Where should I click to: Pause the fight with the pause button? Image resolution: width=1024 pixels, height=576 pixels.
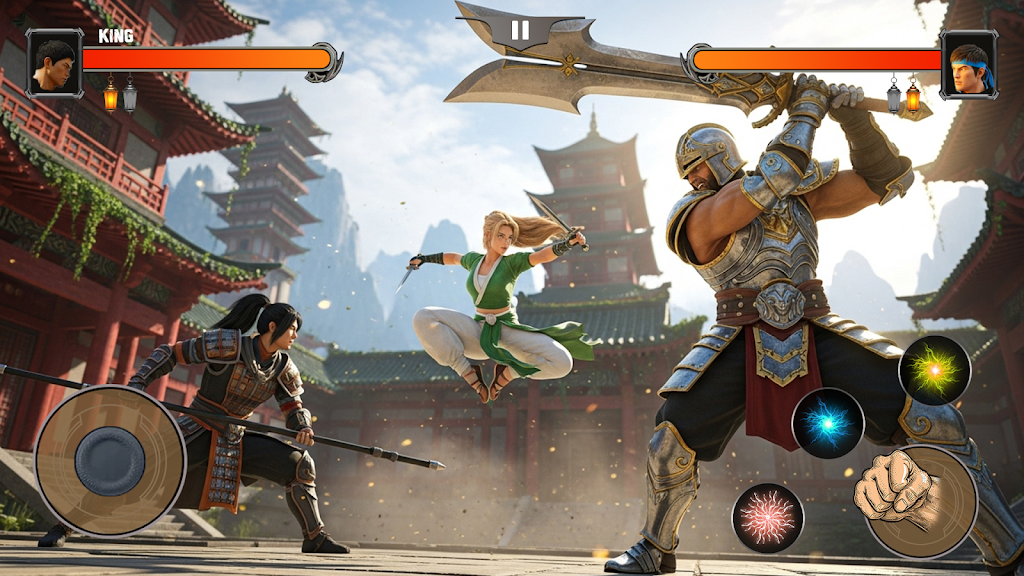point(520,30)
